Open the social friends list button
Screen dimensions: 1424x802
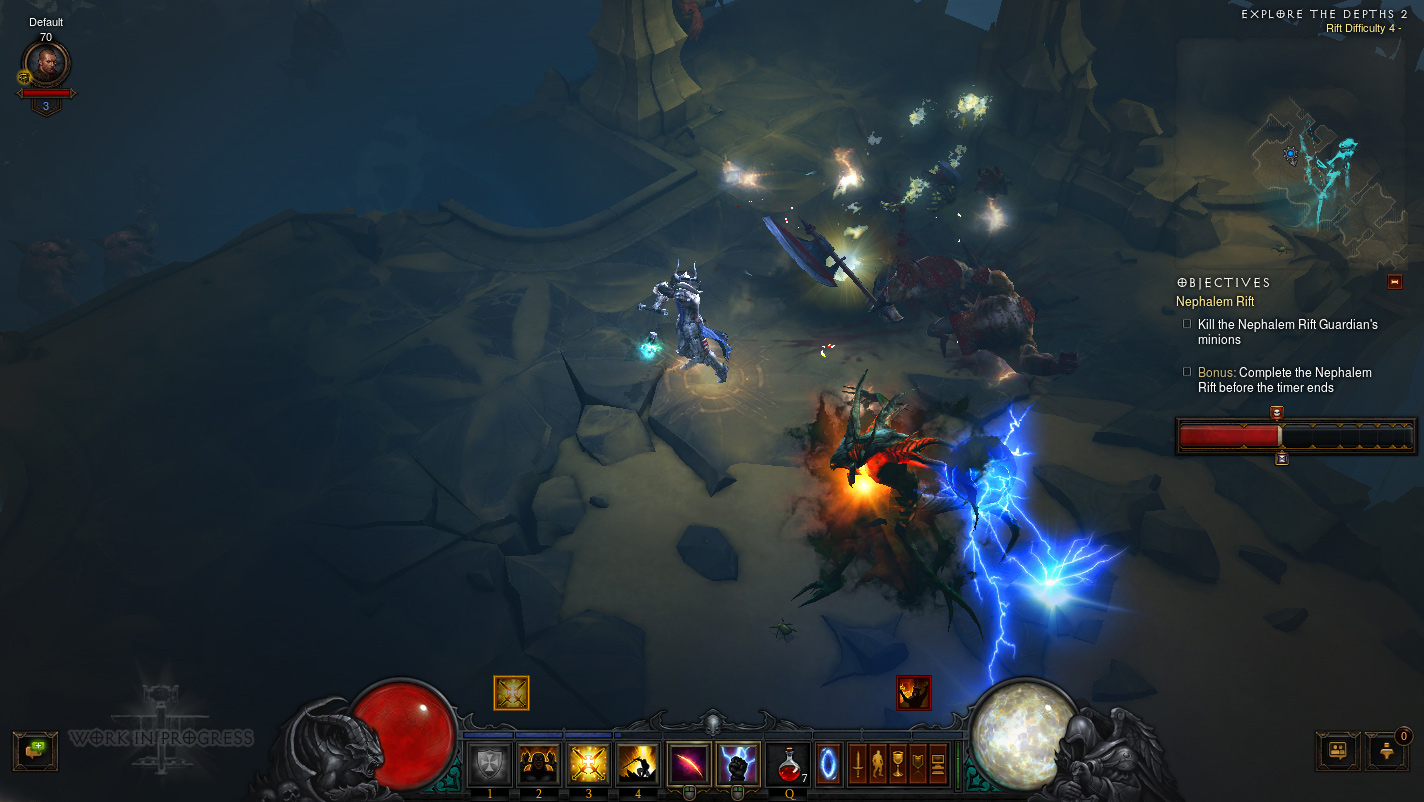[x=1337, y=750]
